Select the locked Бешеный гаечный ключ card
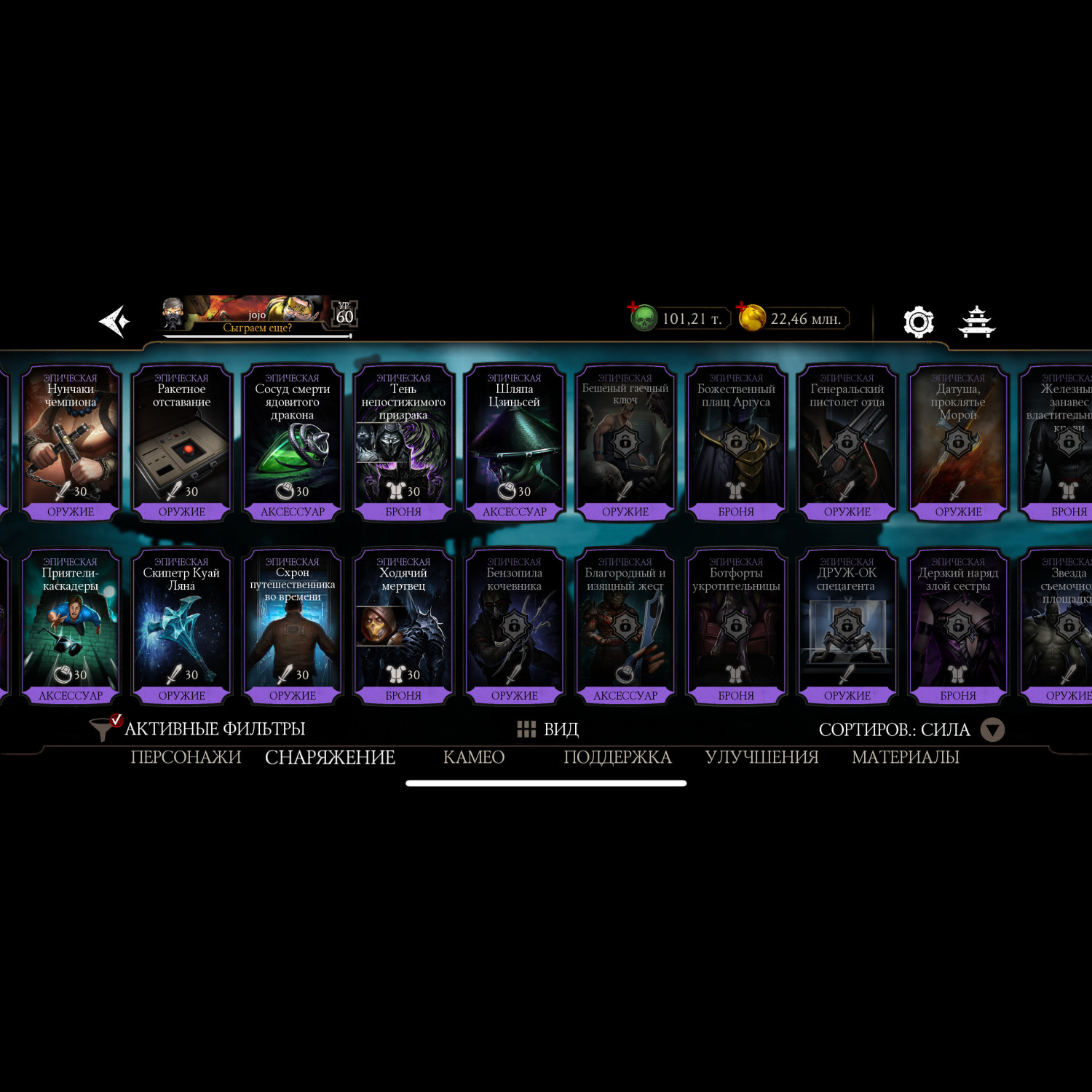Viewport: 1092px width, 1092px height. click(x=625, y=443)
